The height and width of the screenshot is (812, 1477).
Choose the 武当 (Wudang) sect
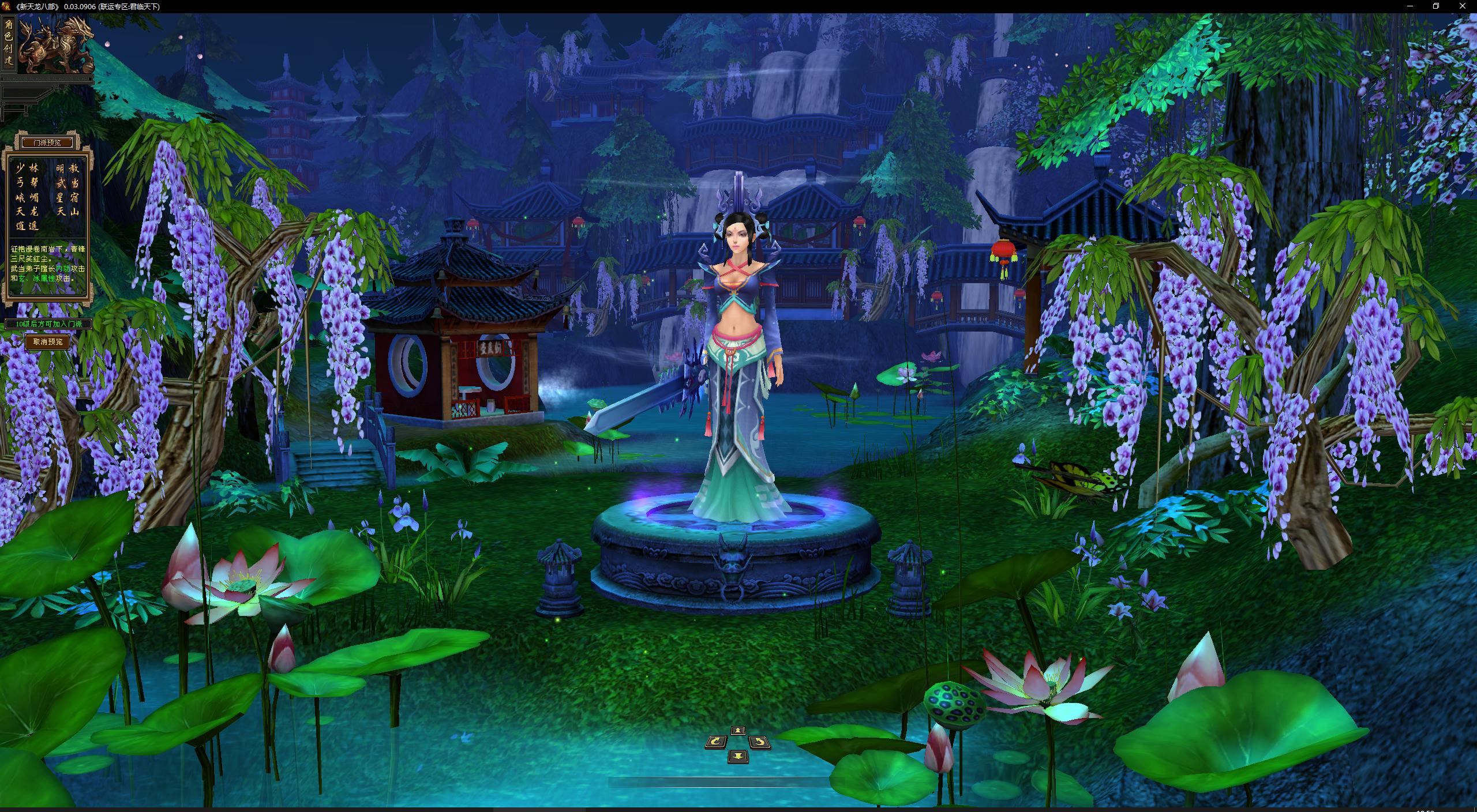click(68, 183)
